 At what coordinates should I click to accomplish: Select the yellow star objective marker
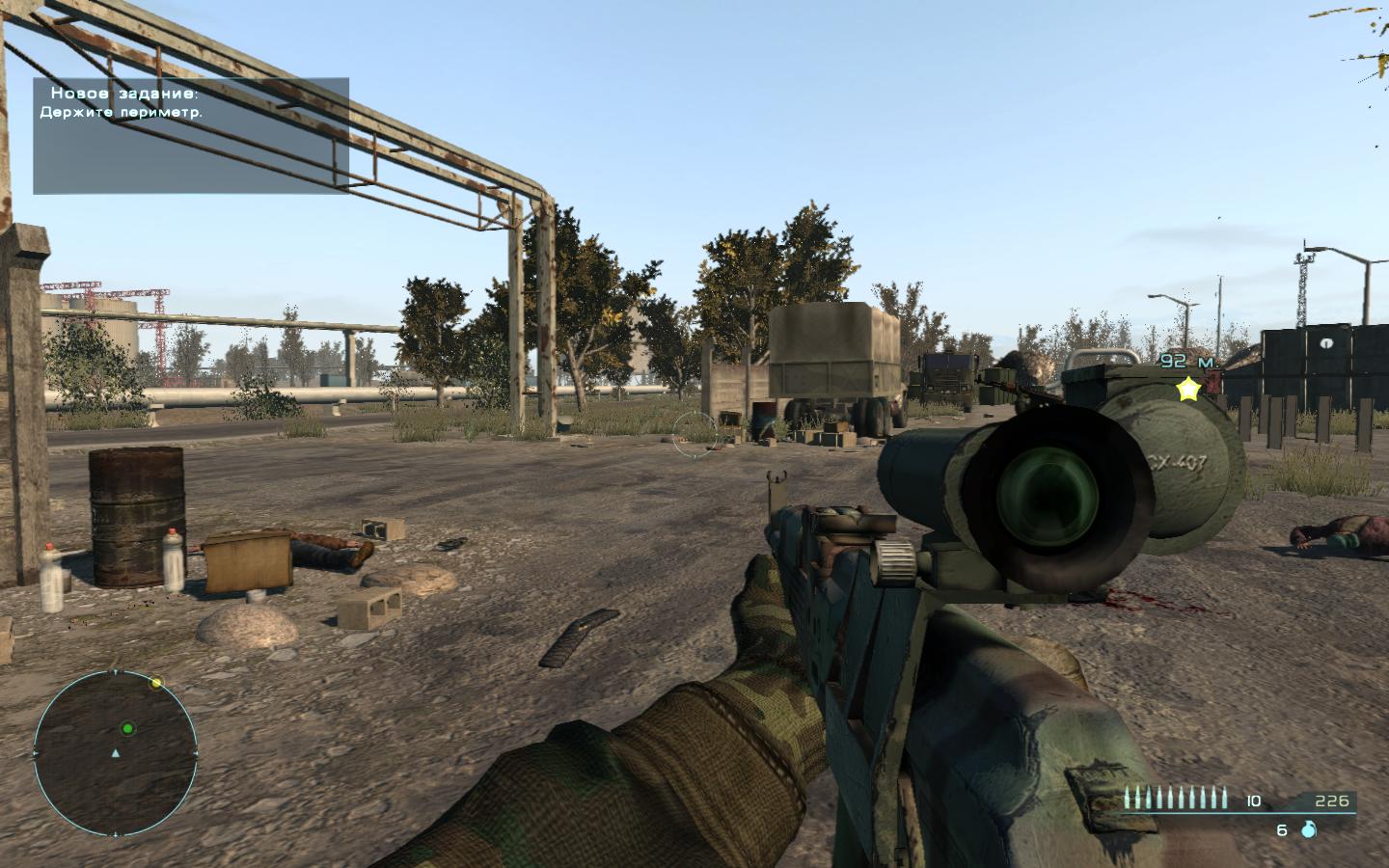pos(1188,390)
